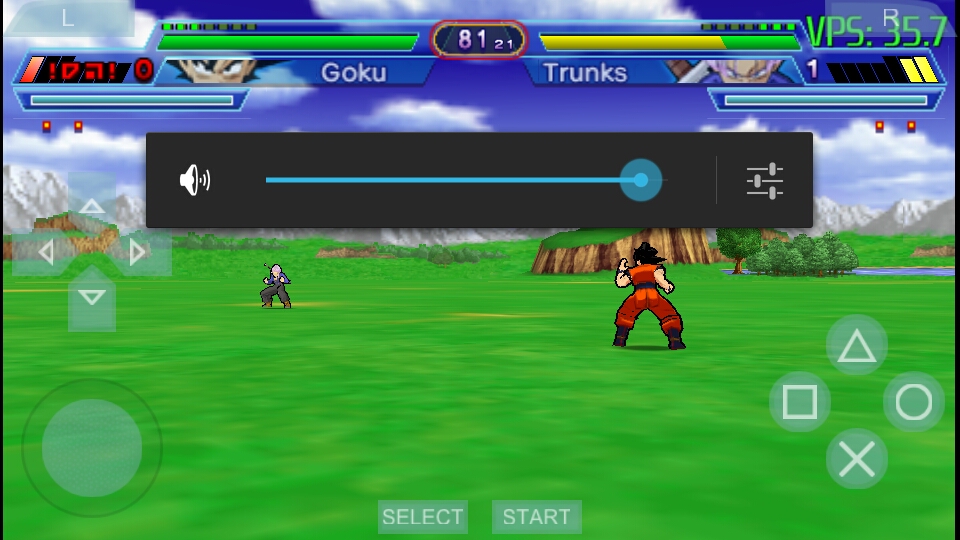Tap the speaker volume icon
This screenshot has width=960, height=540.
195,180
